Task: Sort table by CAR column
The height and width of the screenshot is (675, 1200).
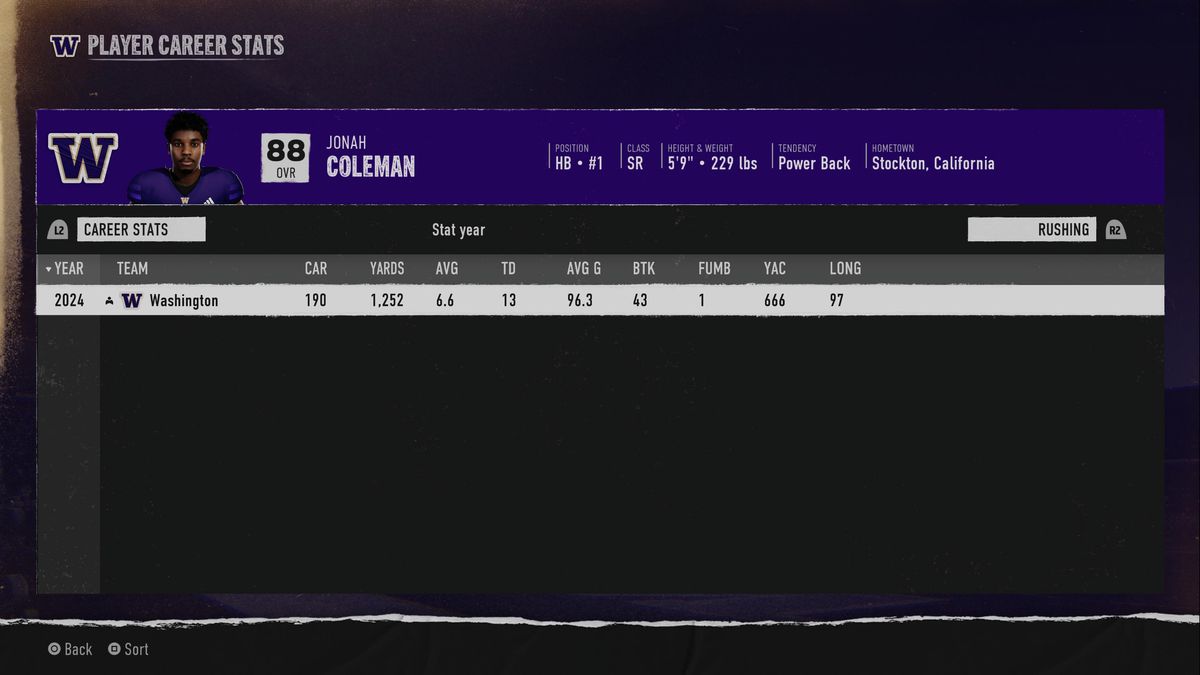Action: click(316, 268)
